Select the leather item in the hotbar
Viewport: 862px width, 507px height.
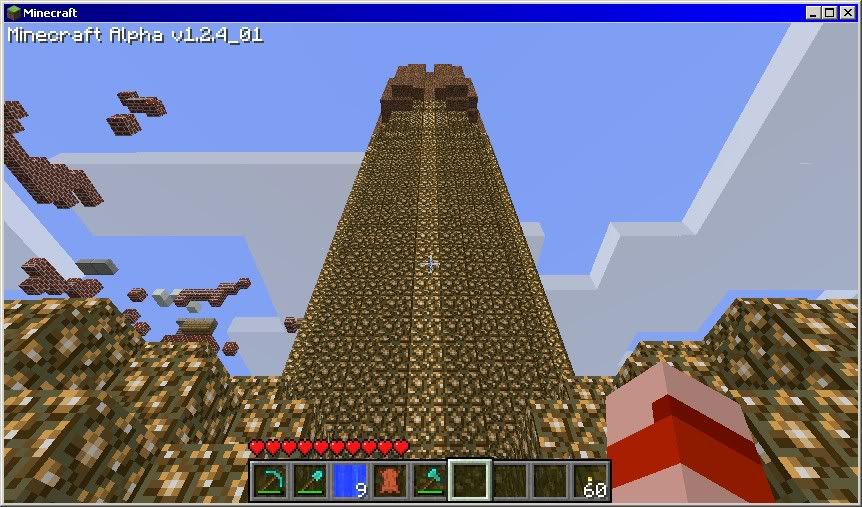389,481
